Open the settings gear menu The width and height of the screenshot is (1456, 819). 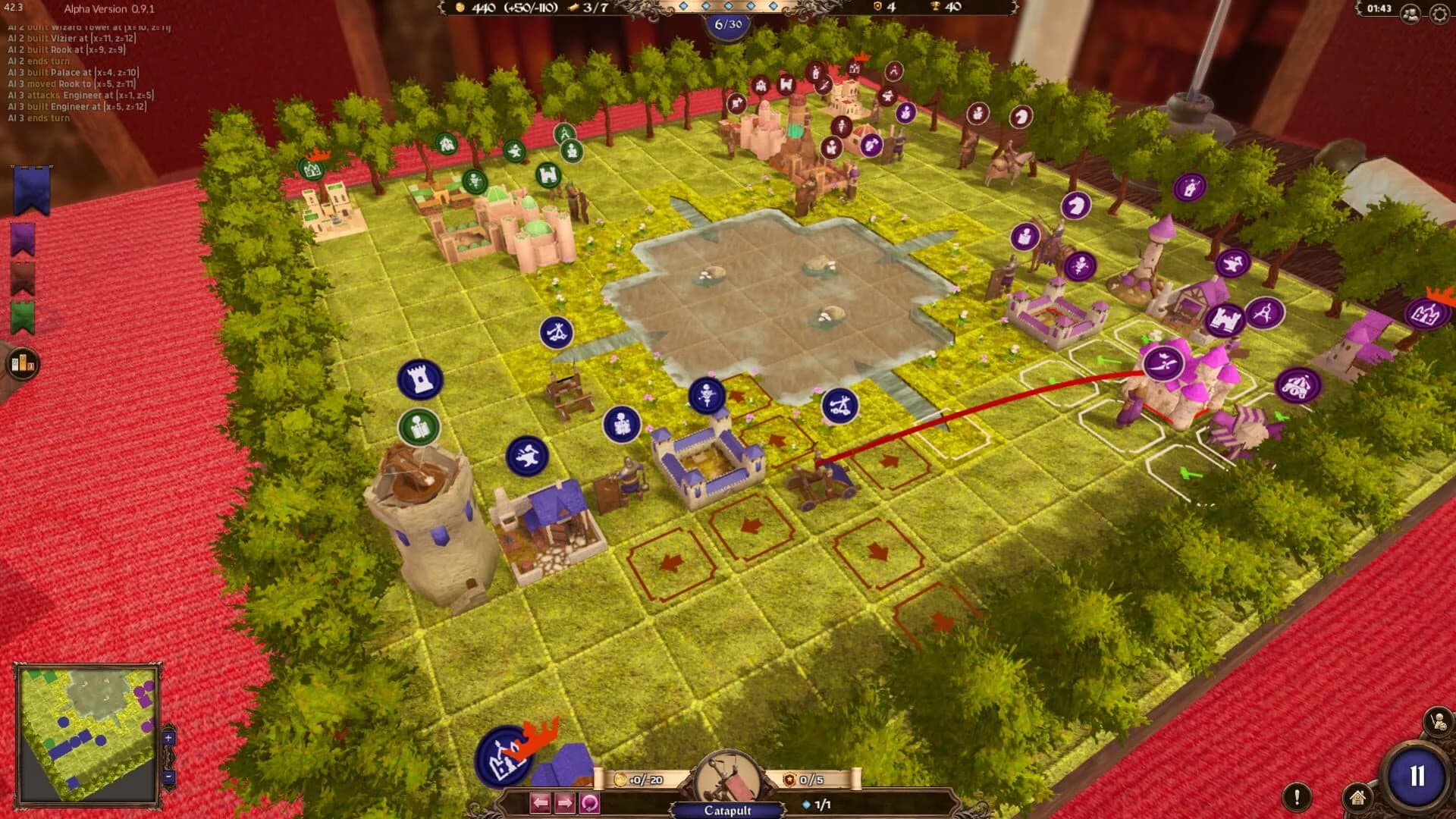coord(1440,11)
